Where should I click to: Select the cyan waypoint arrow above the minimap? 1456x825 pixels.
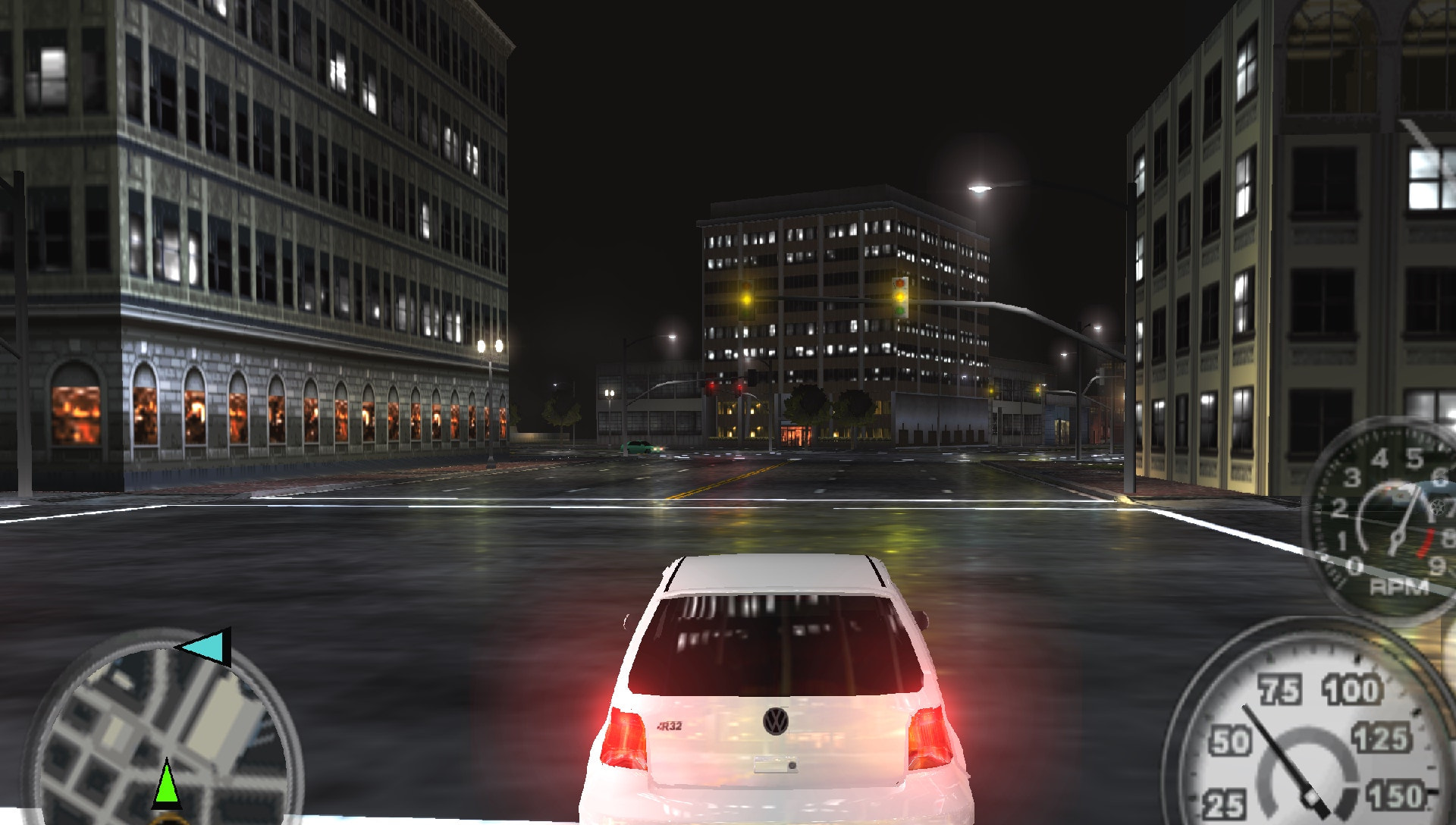(x=205, y=647)
